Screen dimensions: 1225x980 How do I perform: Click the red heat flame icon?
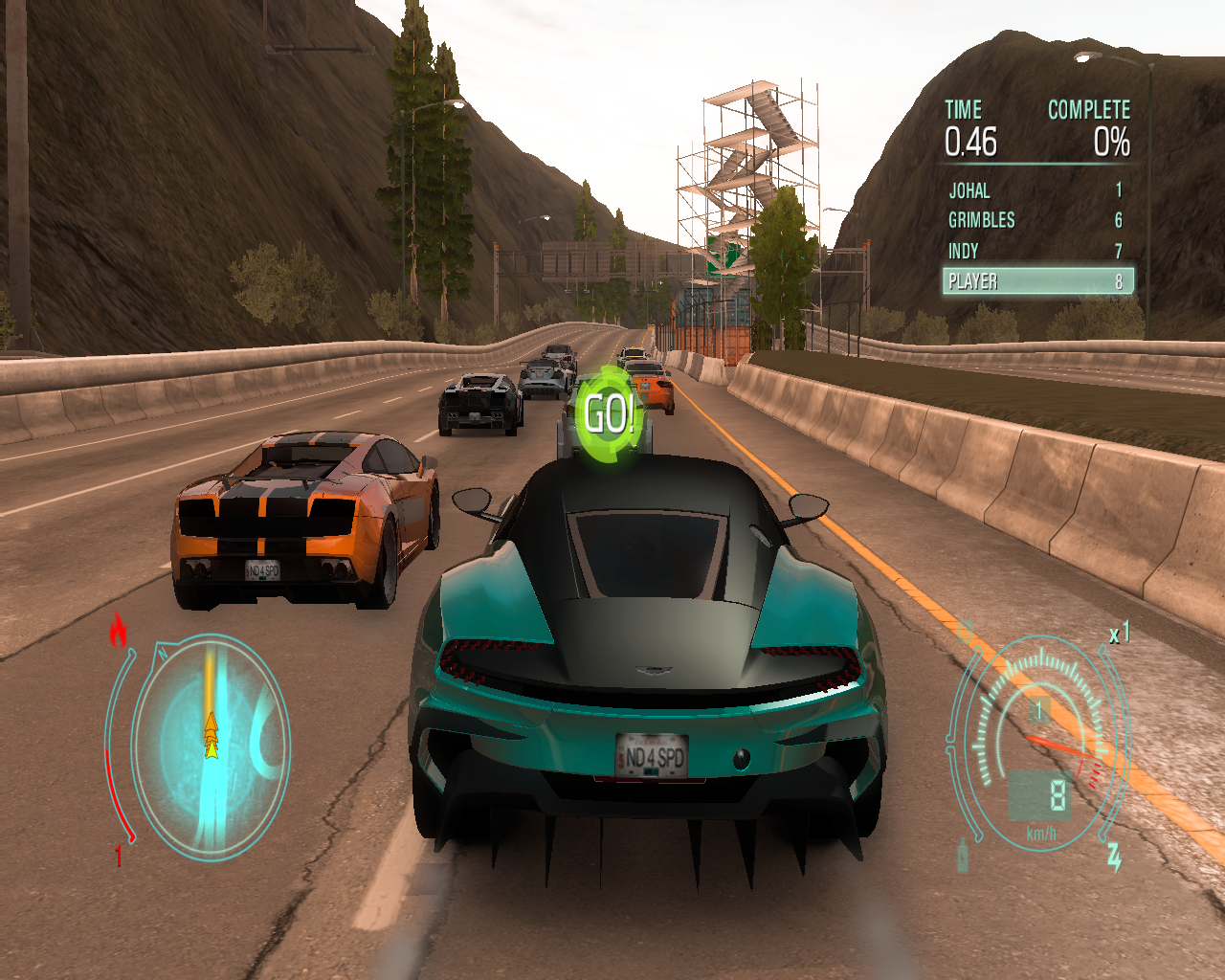119,630
